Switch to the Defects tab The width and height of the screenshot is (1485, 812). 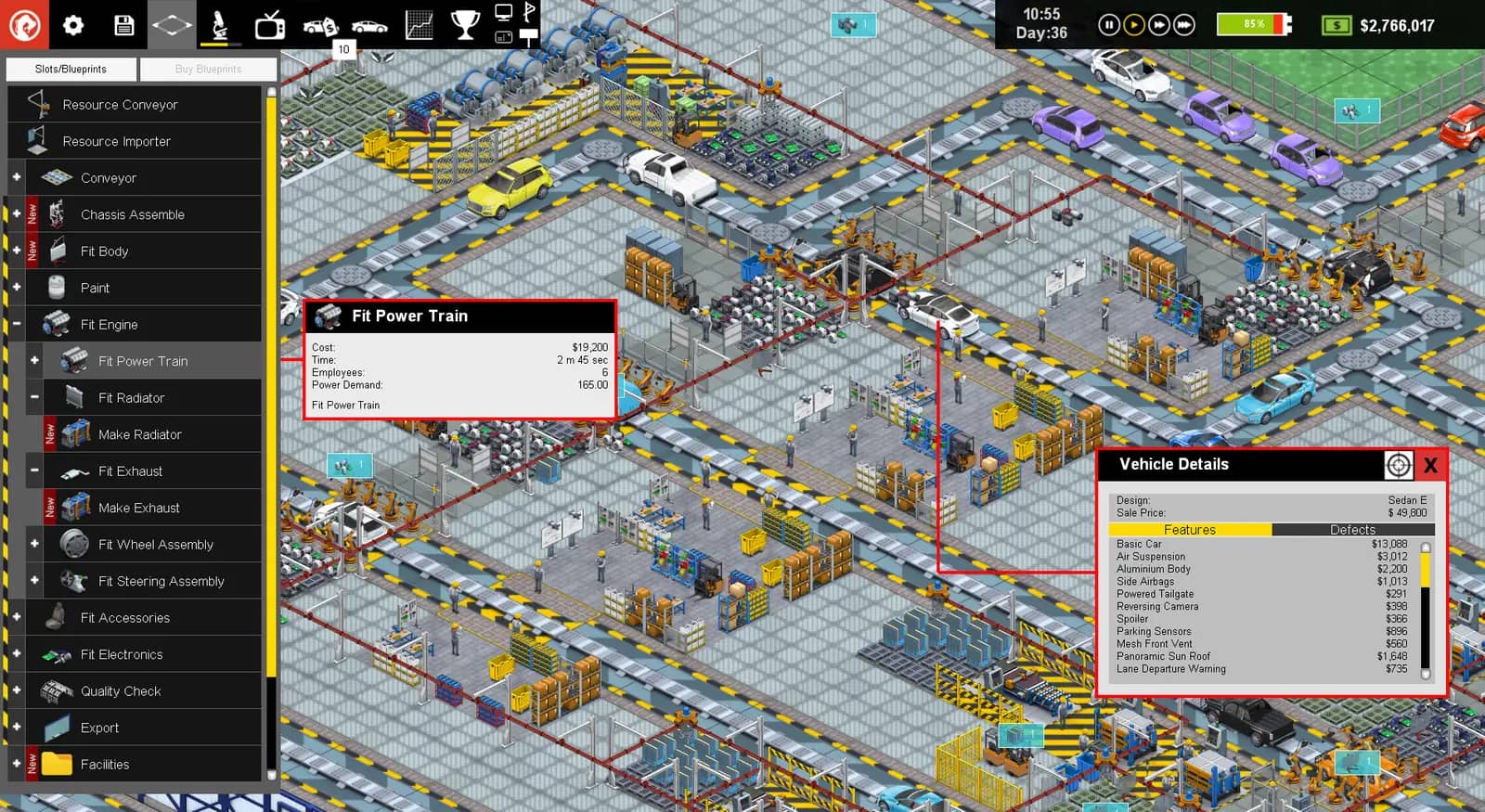pyautogui.click(x=1354, y=529)
